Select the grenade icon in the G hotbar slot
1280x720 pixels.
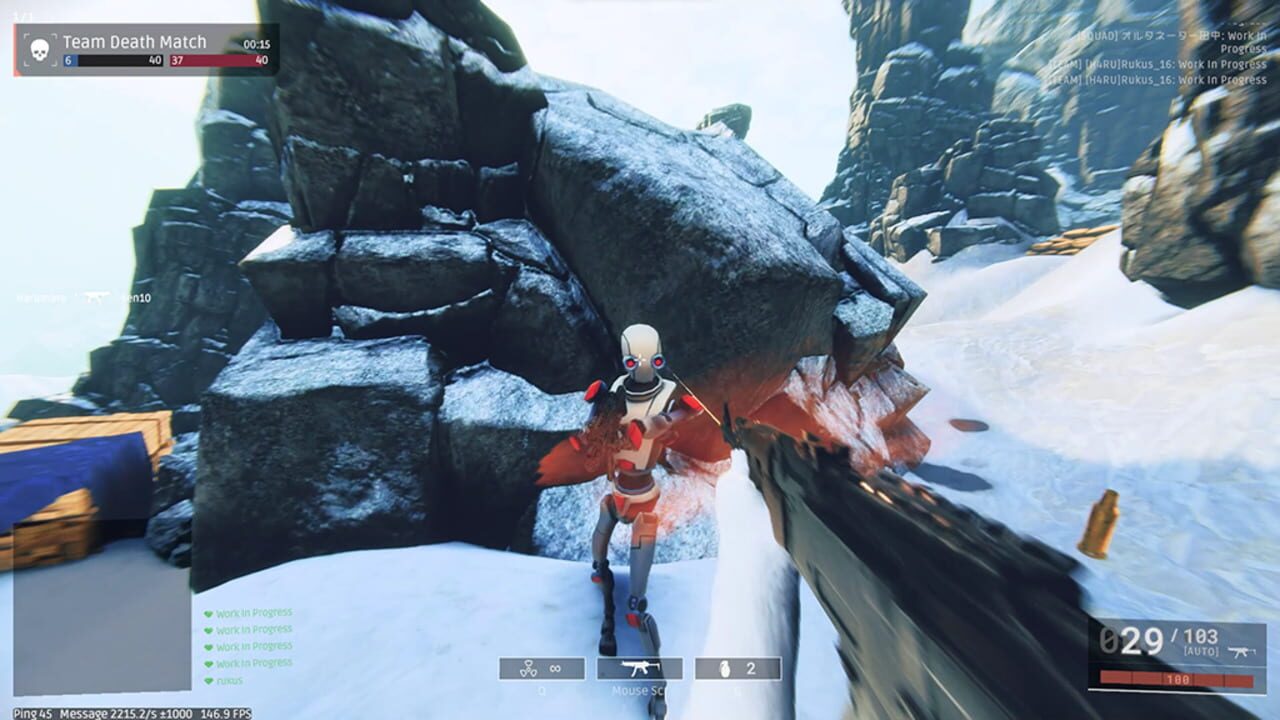pos(724,669)
